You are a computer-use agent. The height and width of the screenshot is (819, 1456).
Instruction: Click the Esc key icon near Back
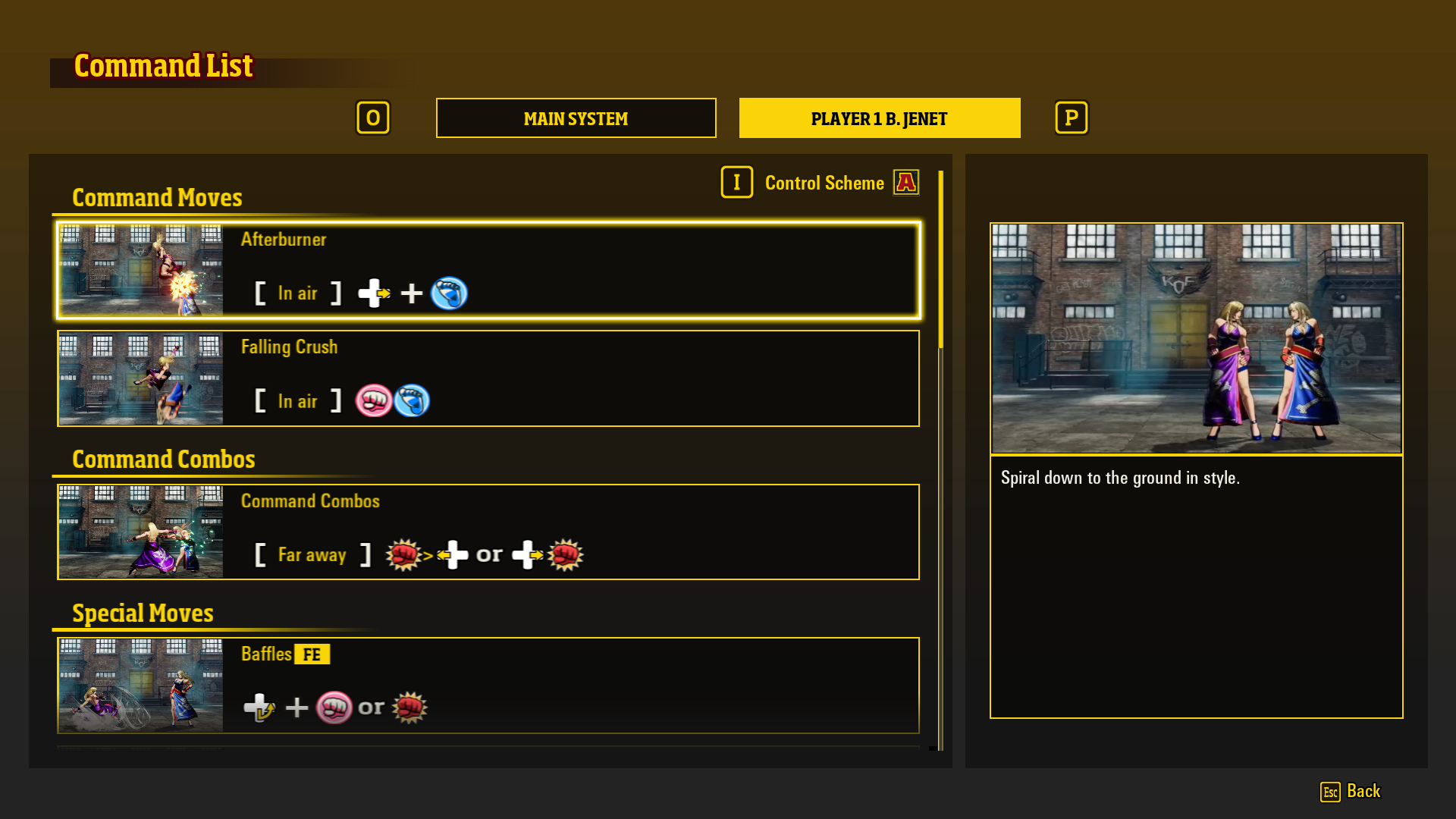(x=1332, y=792)
